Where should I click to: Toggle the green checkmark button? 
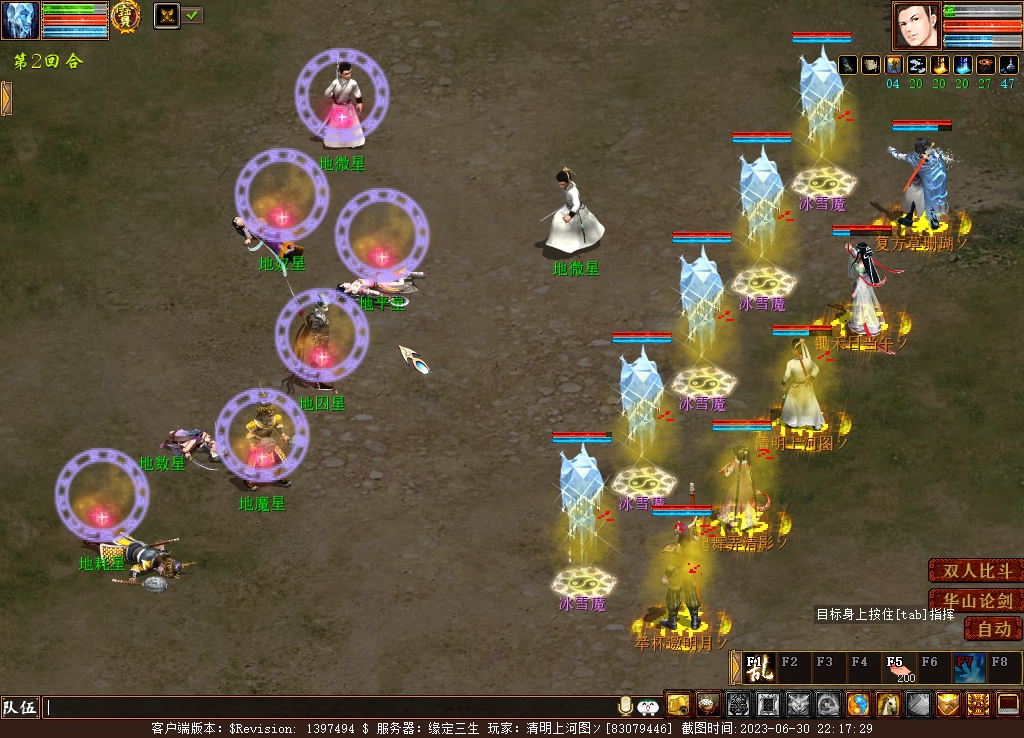tap(192, 15)
